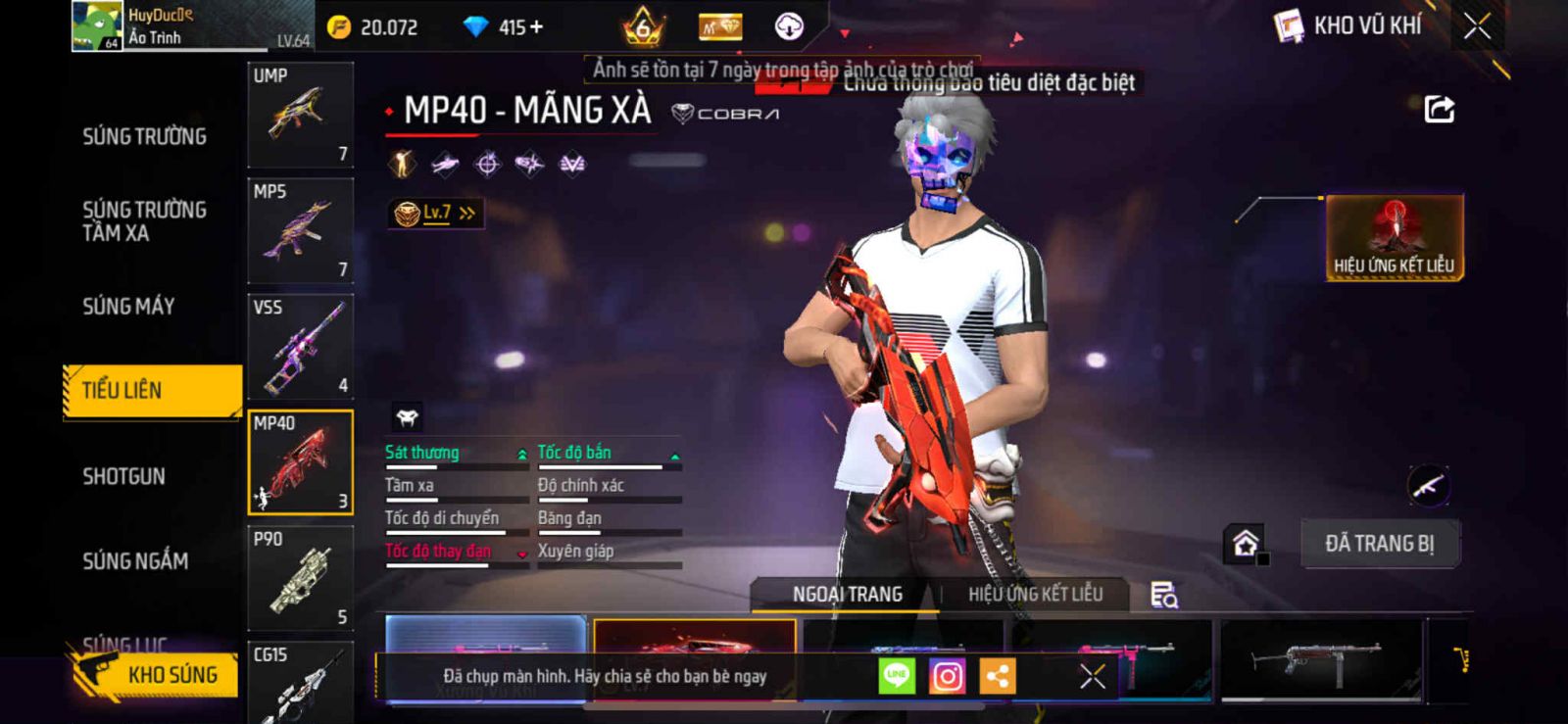This screenshot has height=724, width=1568.
Task: Switch to the Ngoại Trang tab
Action: pyautogui.click(x=847, y=594)
